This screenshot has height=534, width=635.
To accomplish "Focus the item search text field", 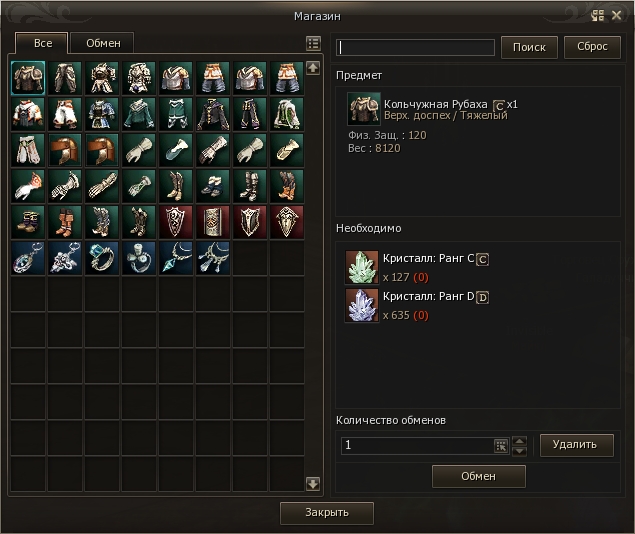I will coord(416,47).
